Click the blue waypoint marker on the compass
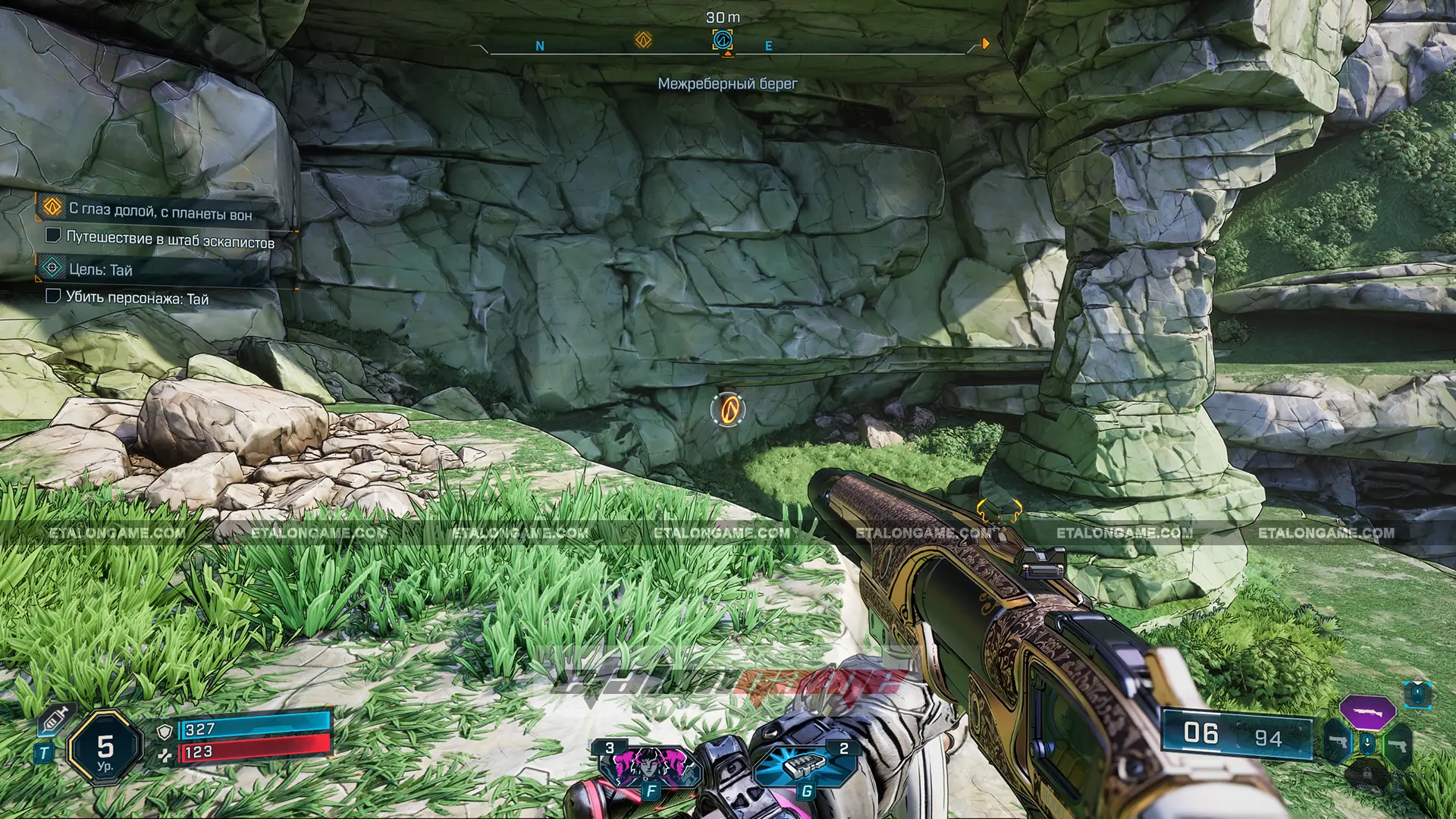The height and width of the screenshot is (819, 1456). tap(723, 39)
